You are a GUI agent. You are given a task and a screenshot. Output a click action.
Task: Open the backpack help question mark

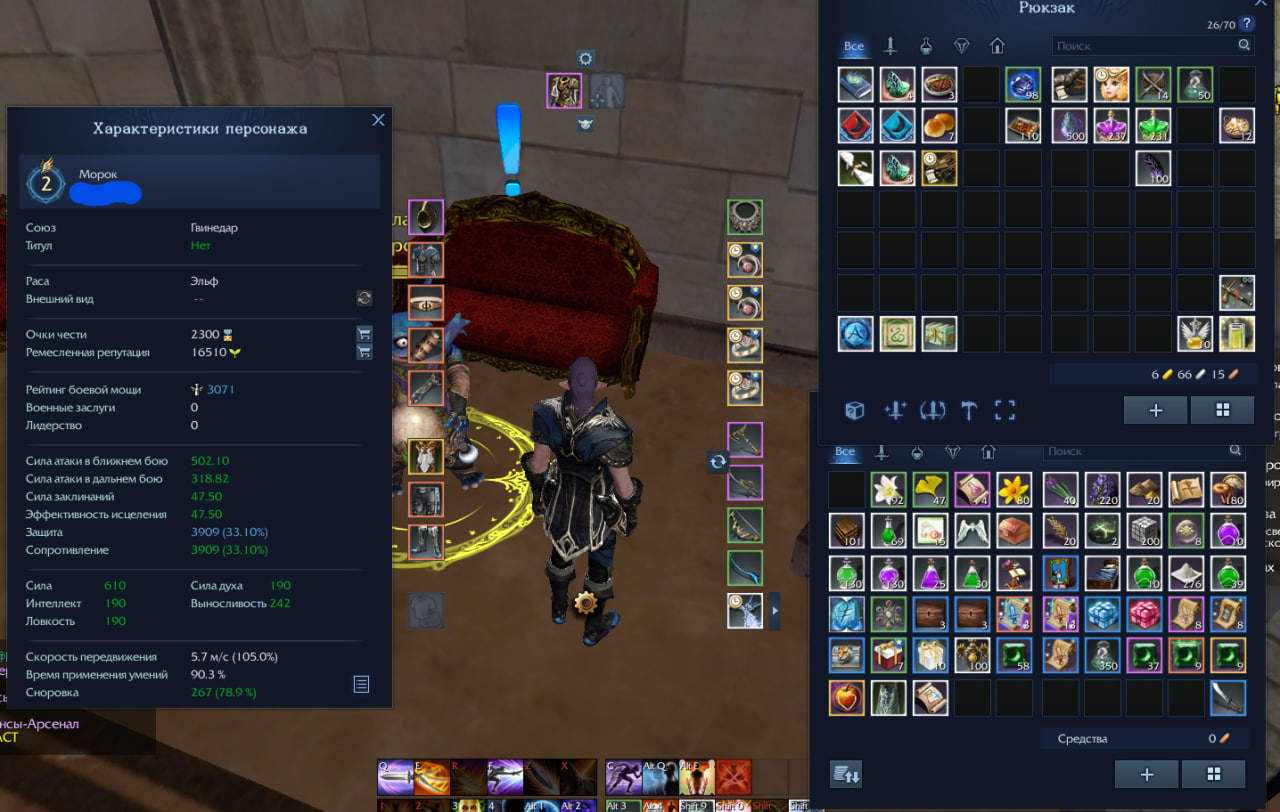tap(1246, 24)
